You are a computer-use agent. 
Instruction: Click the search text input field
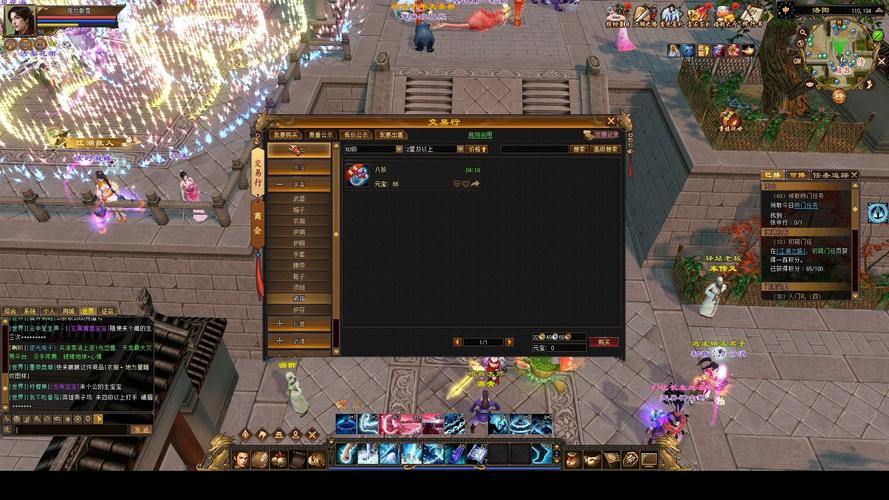point(533,149)
